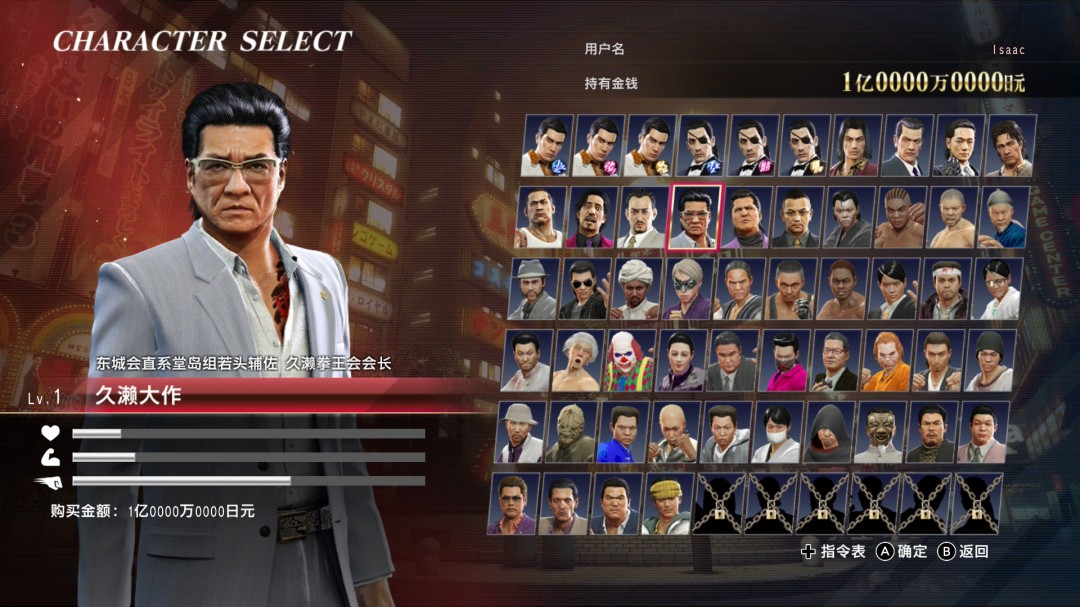1080x607 pixels.
Task: Pick the black-hooded fighter portrait
Action: (x=830, y=433)
